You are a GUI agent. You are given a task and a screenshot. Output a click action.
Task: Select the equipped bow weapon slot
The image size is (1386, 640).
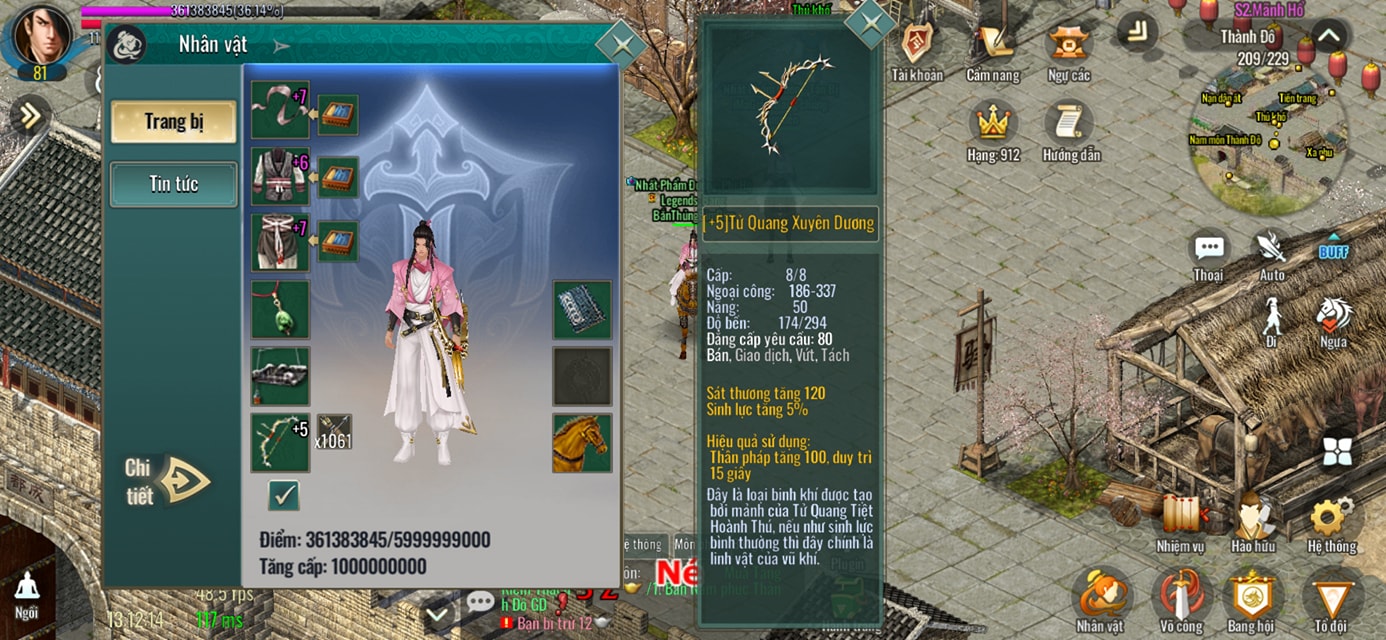point(280,442)
